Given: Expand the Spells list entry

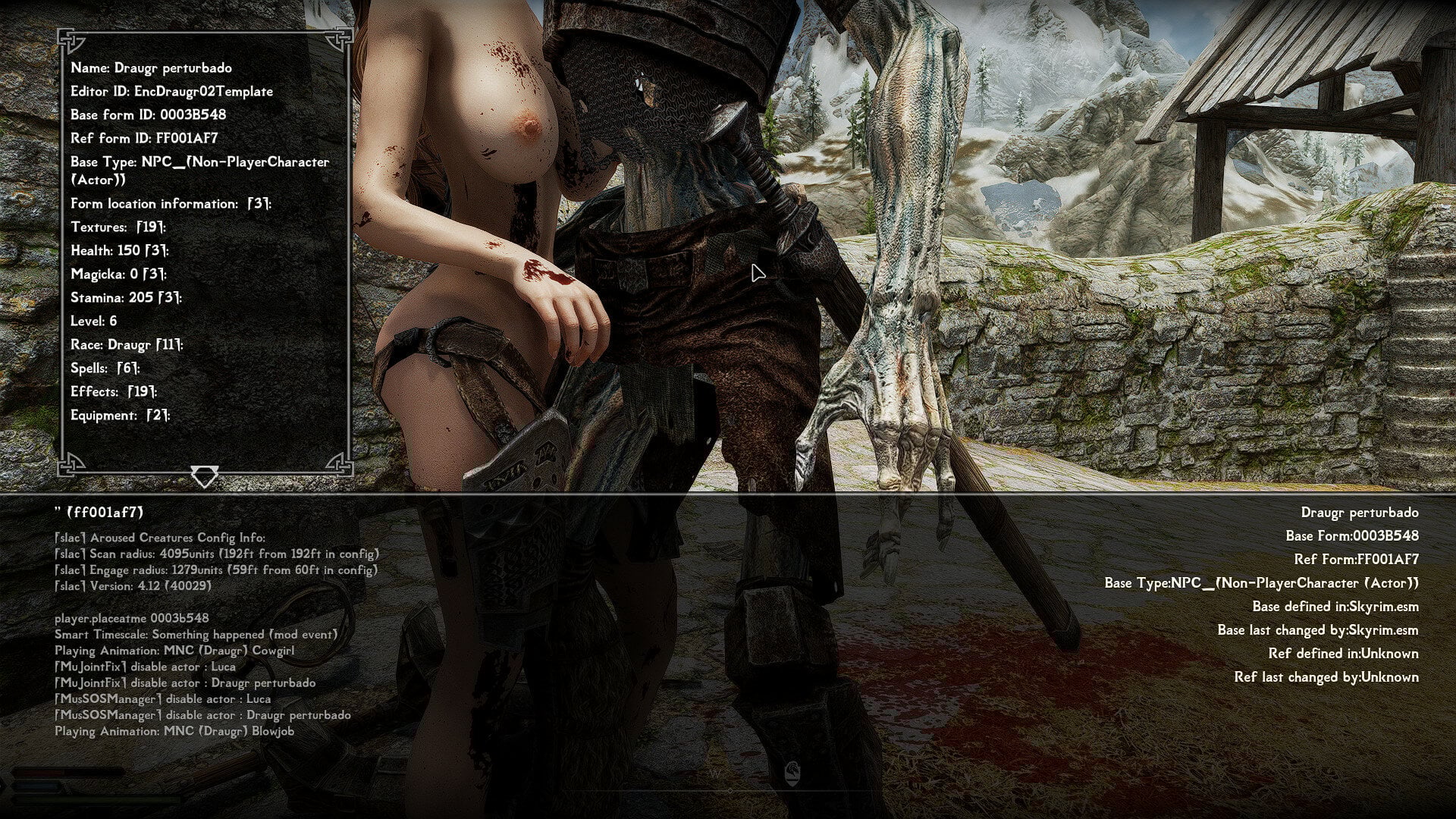Looking at the screenshot, I should click(x=105, y=369).
